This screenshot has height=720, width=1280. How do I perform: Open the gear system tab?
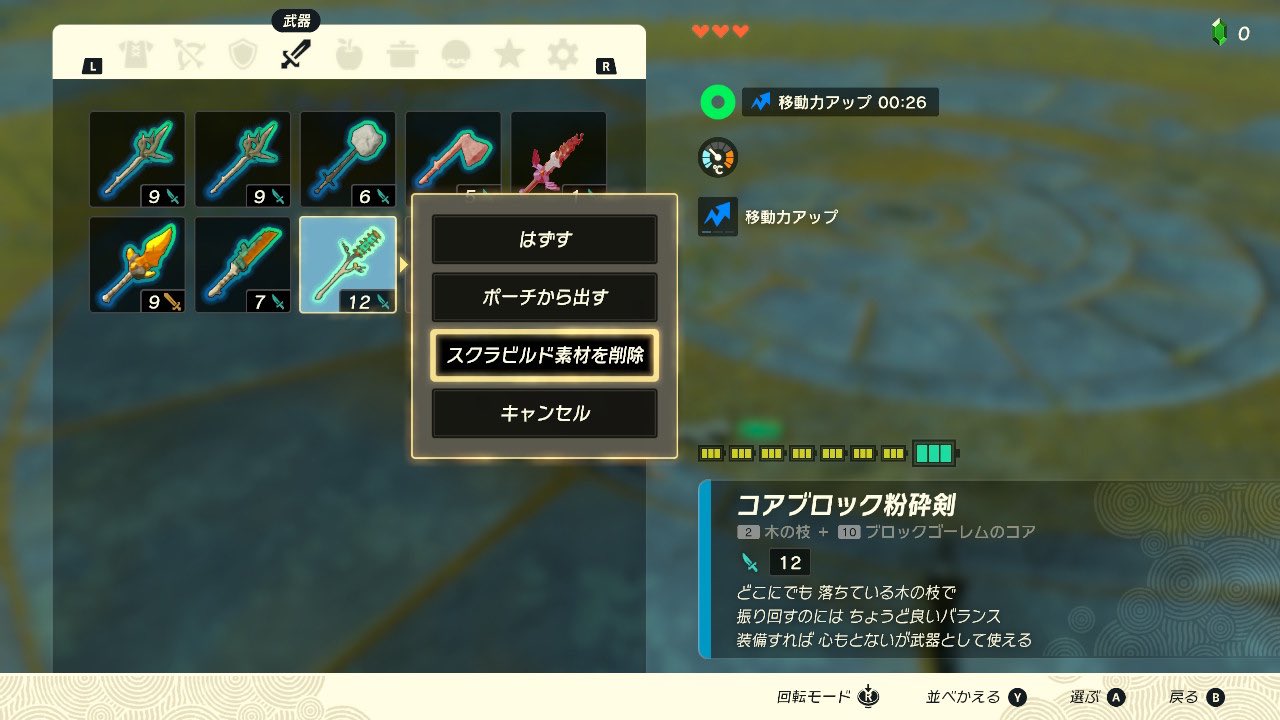[562, 55]
